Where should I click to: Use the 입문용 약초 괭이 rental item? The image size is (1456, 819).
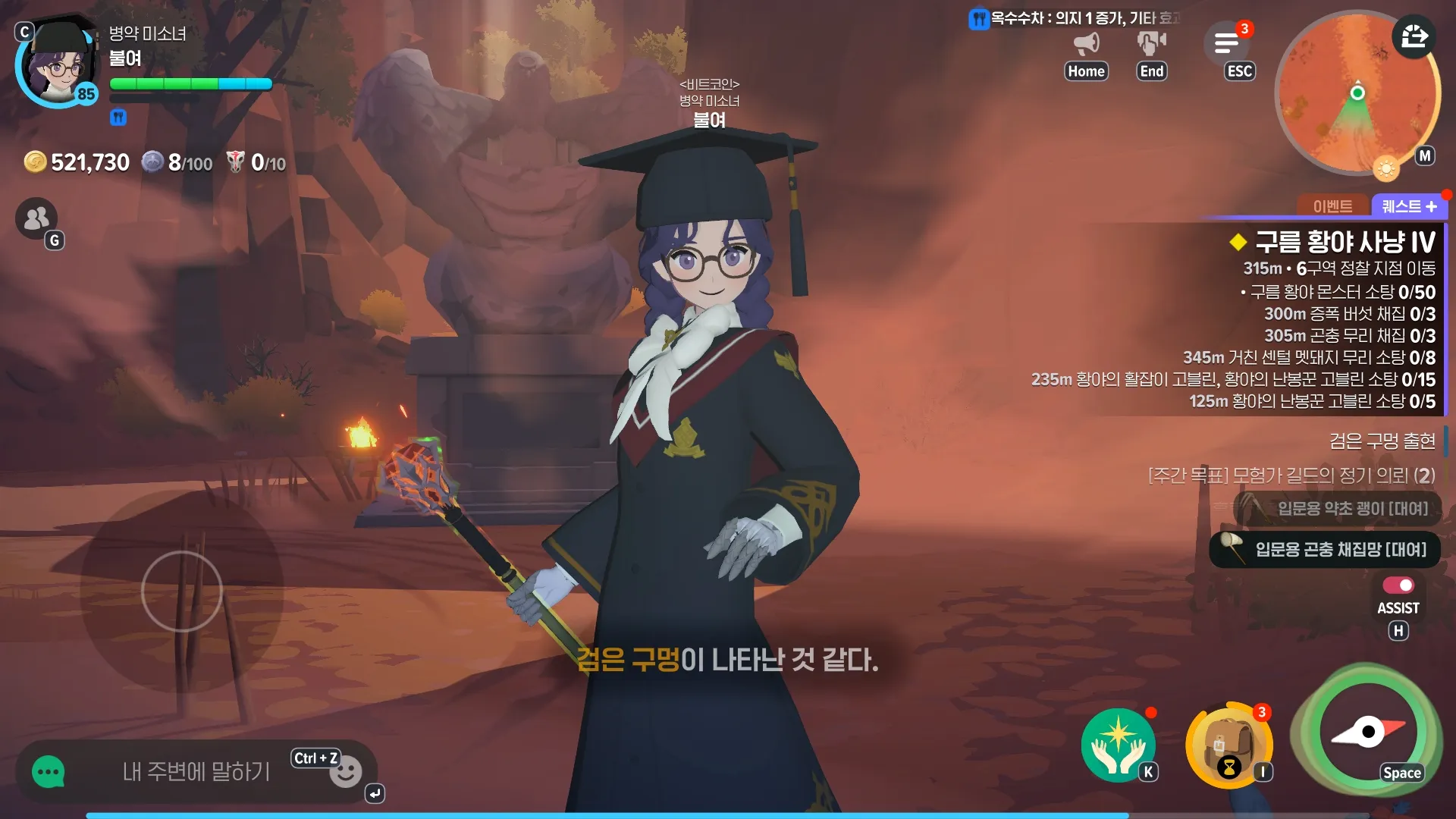pyautogui.click(x=1338, y=508)
